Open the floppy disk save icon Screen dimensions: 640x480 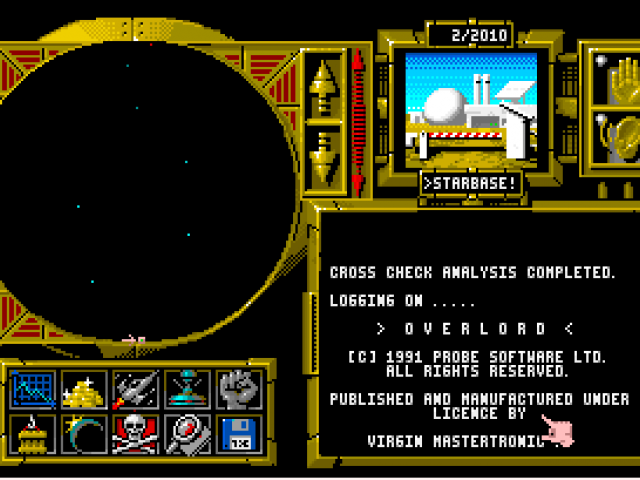point(239,434)
